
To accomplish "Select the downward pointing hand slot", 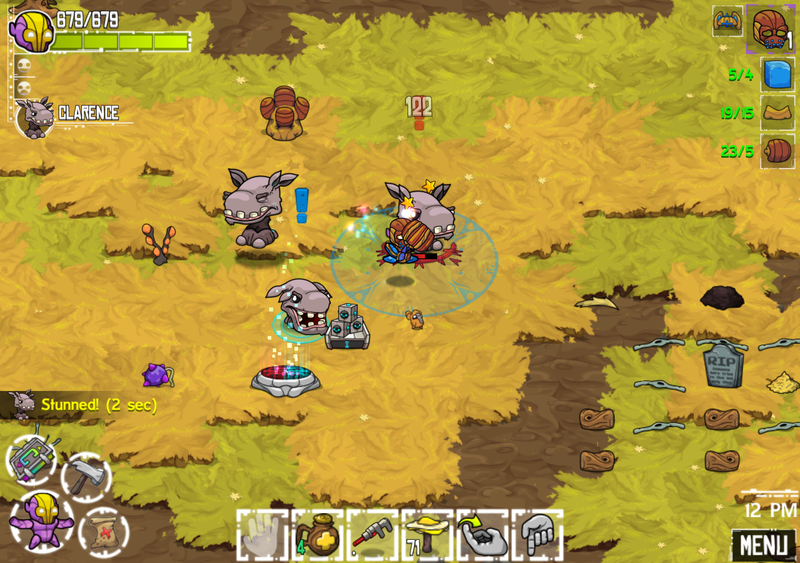I will (537, 536).
